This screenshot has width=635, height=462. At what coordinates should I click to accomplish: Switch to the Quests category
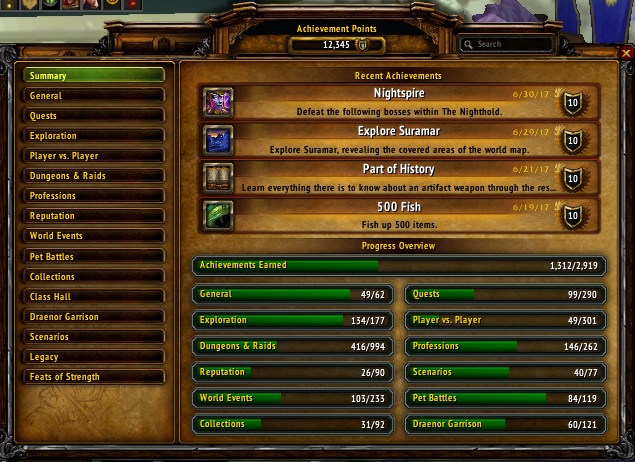pos(94,116)
